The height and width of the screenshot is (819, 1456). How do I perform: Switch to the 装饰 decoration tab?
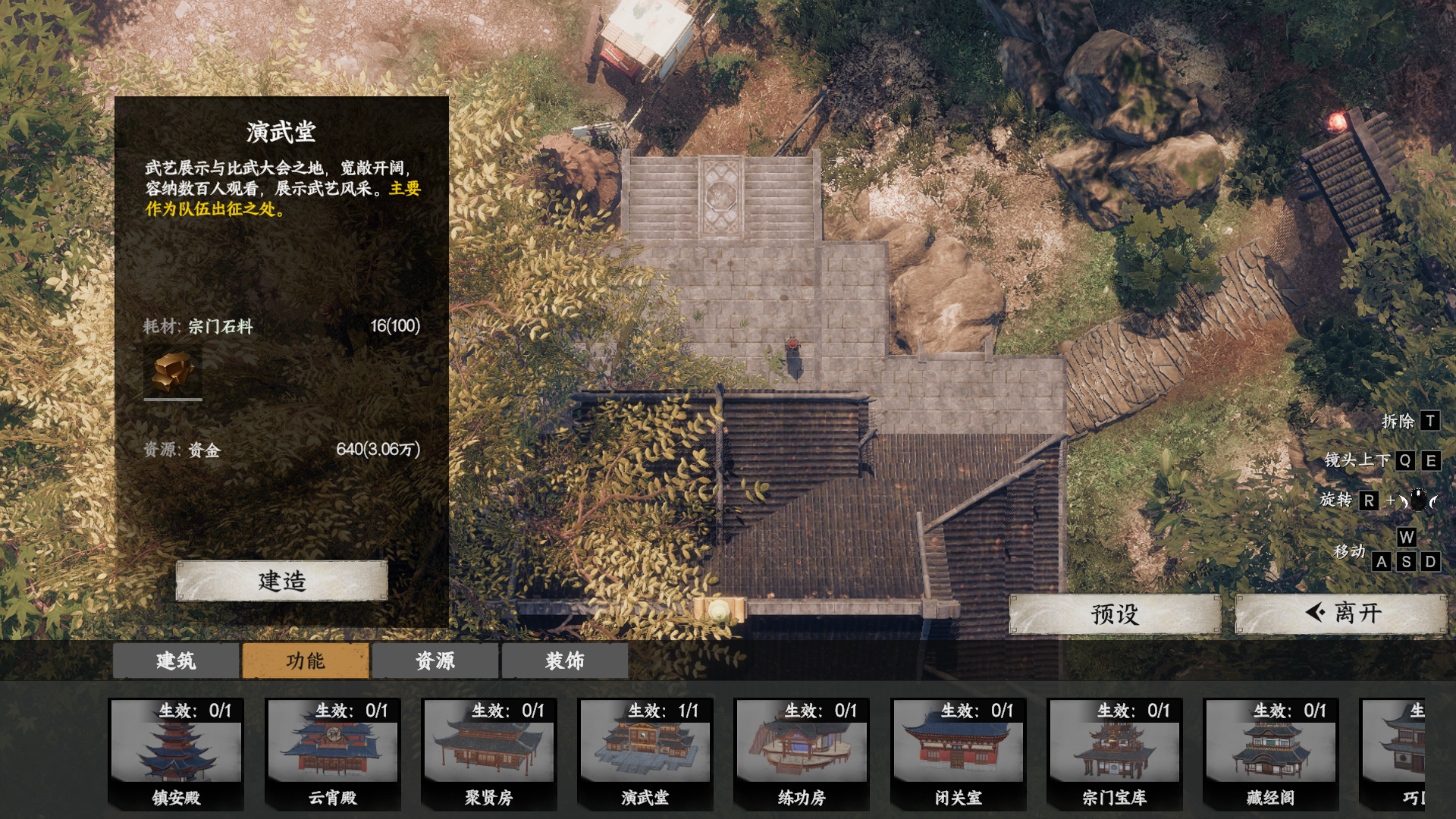point(565,661)
